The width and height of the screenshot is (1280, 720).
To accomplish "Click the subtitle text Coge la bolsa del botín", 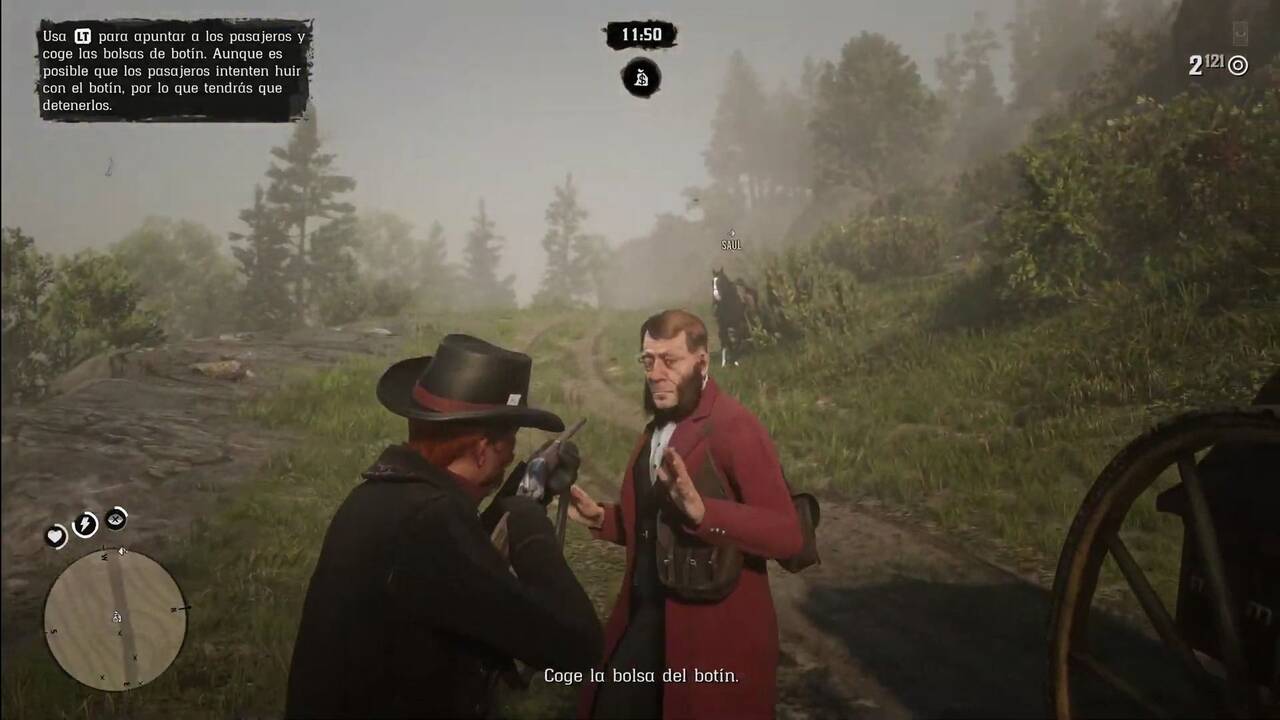I will [x=640, y=676].
